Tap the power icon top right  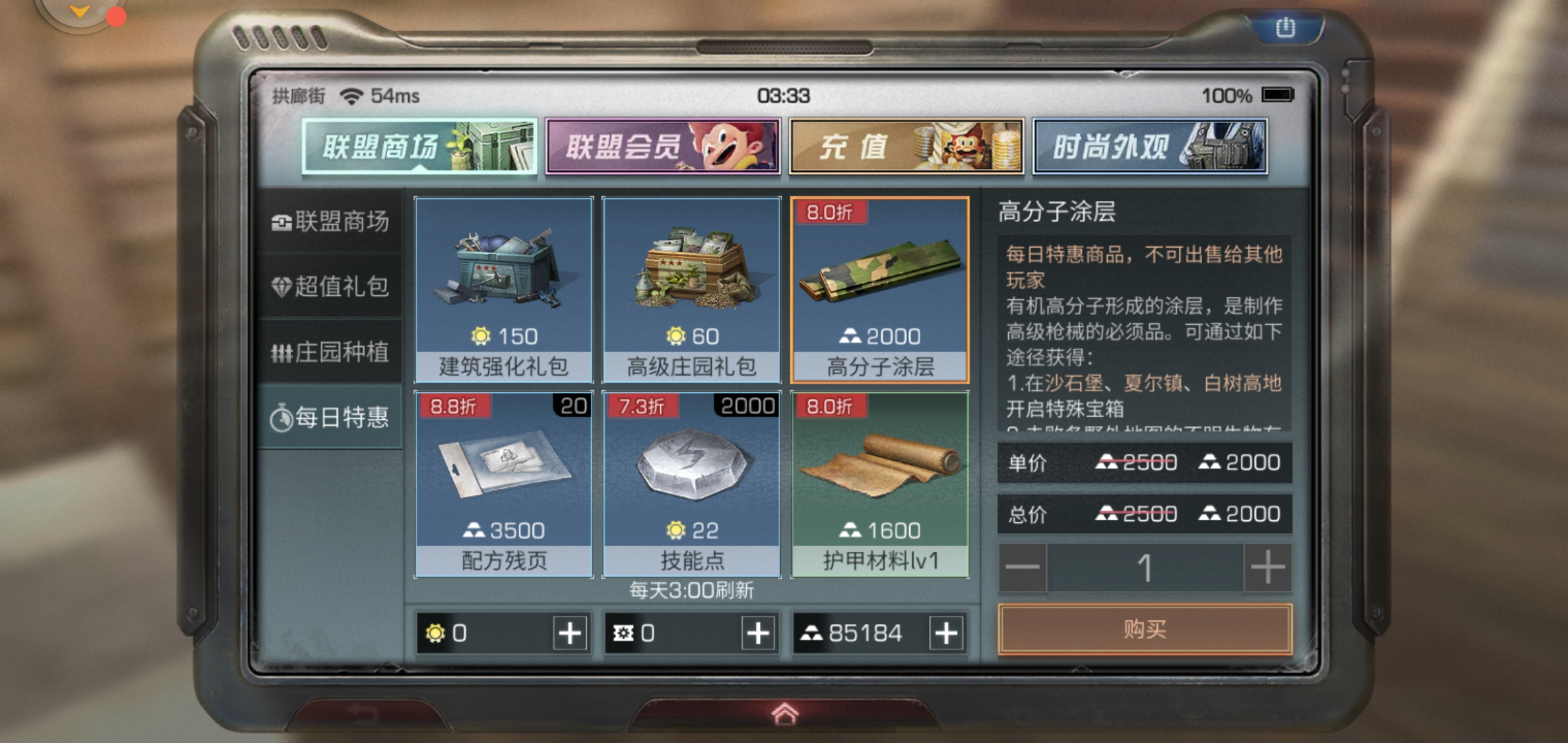[x=1285, y=28]
